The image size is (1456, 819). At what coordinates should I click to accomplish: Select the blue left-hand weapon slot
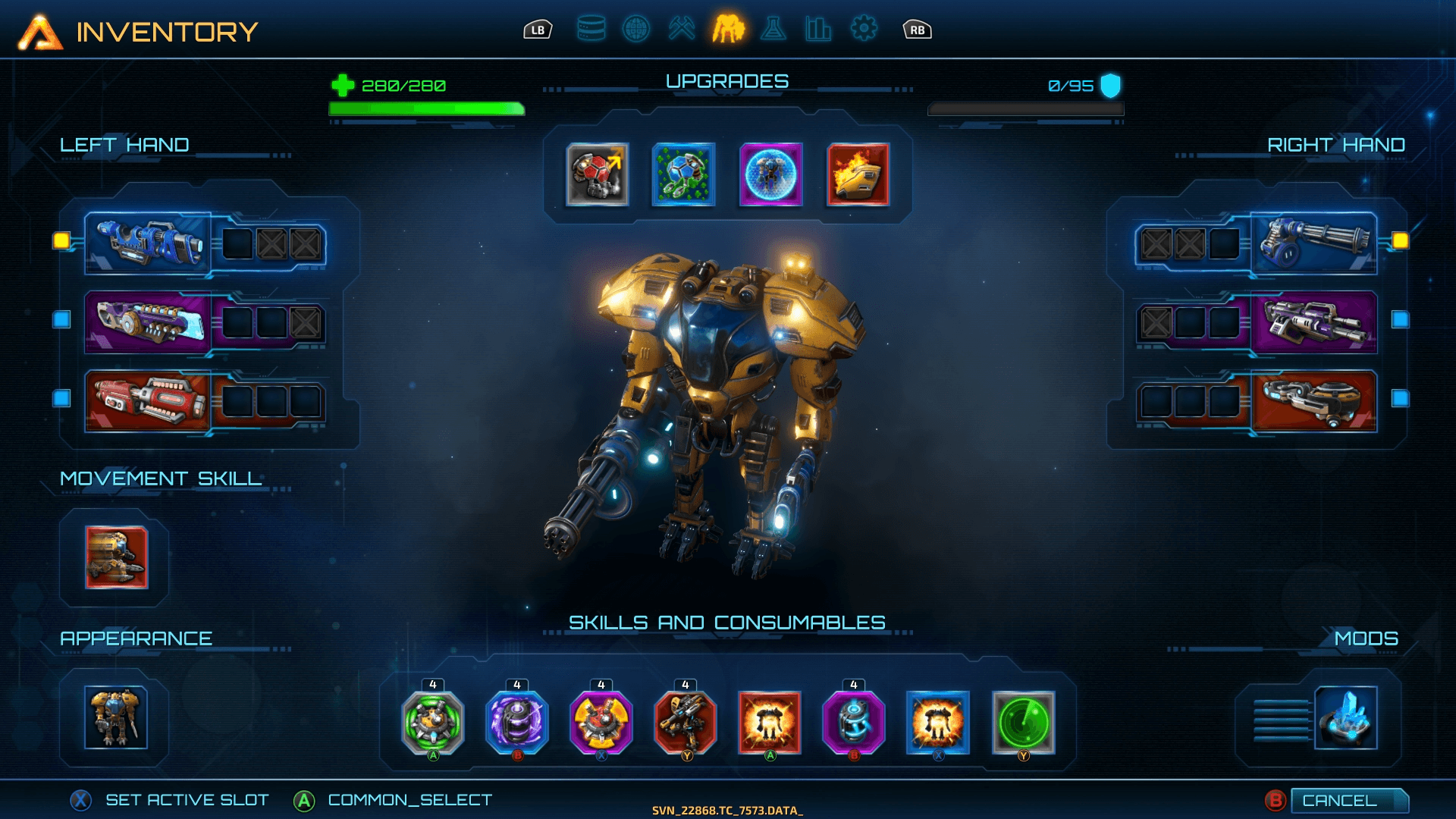click(148, 243)
